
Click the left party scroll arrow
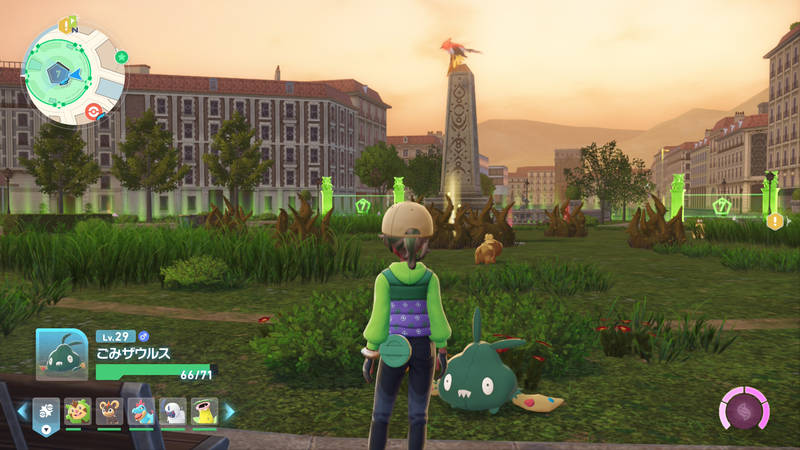click(22, 411)
